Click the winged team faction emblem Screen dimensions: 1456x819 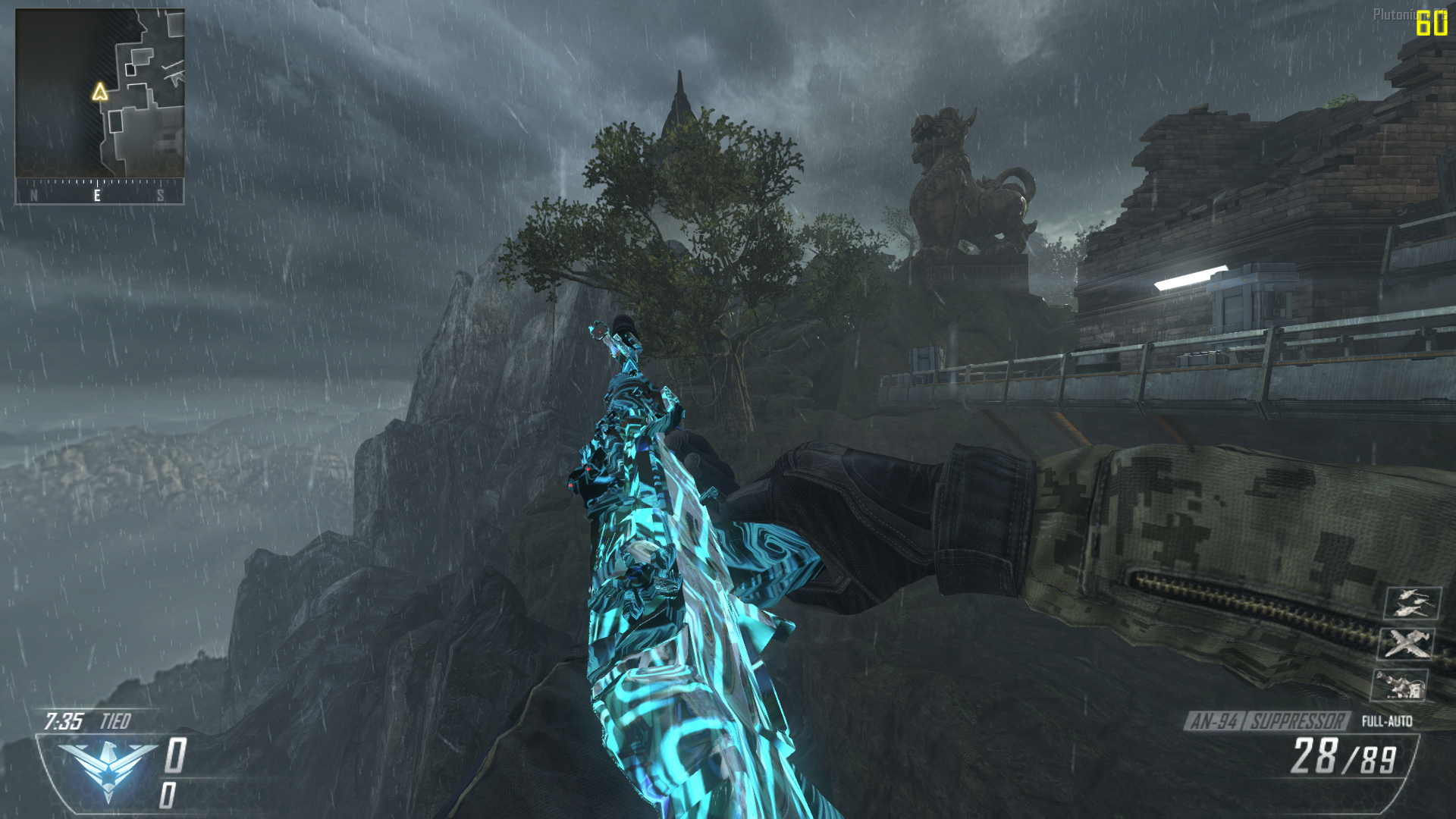click(x=107, y=767)
